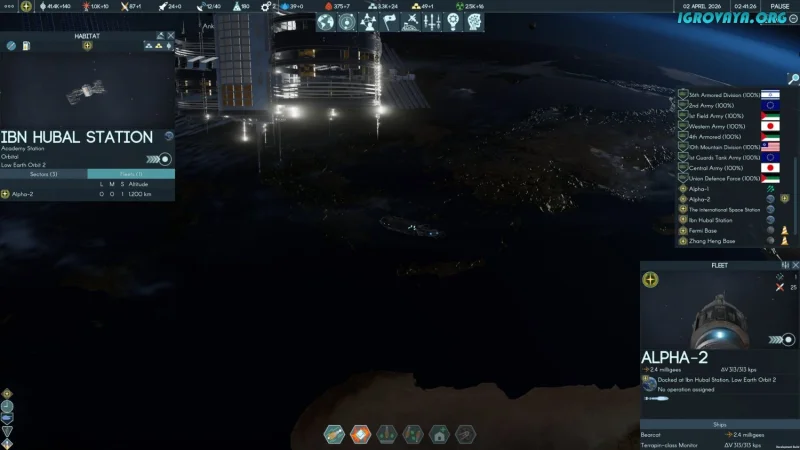The height and width of the screenshot is (450, 800).
Task: Select Union Defence Force in the list
Action: 718,179
